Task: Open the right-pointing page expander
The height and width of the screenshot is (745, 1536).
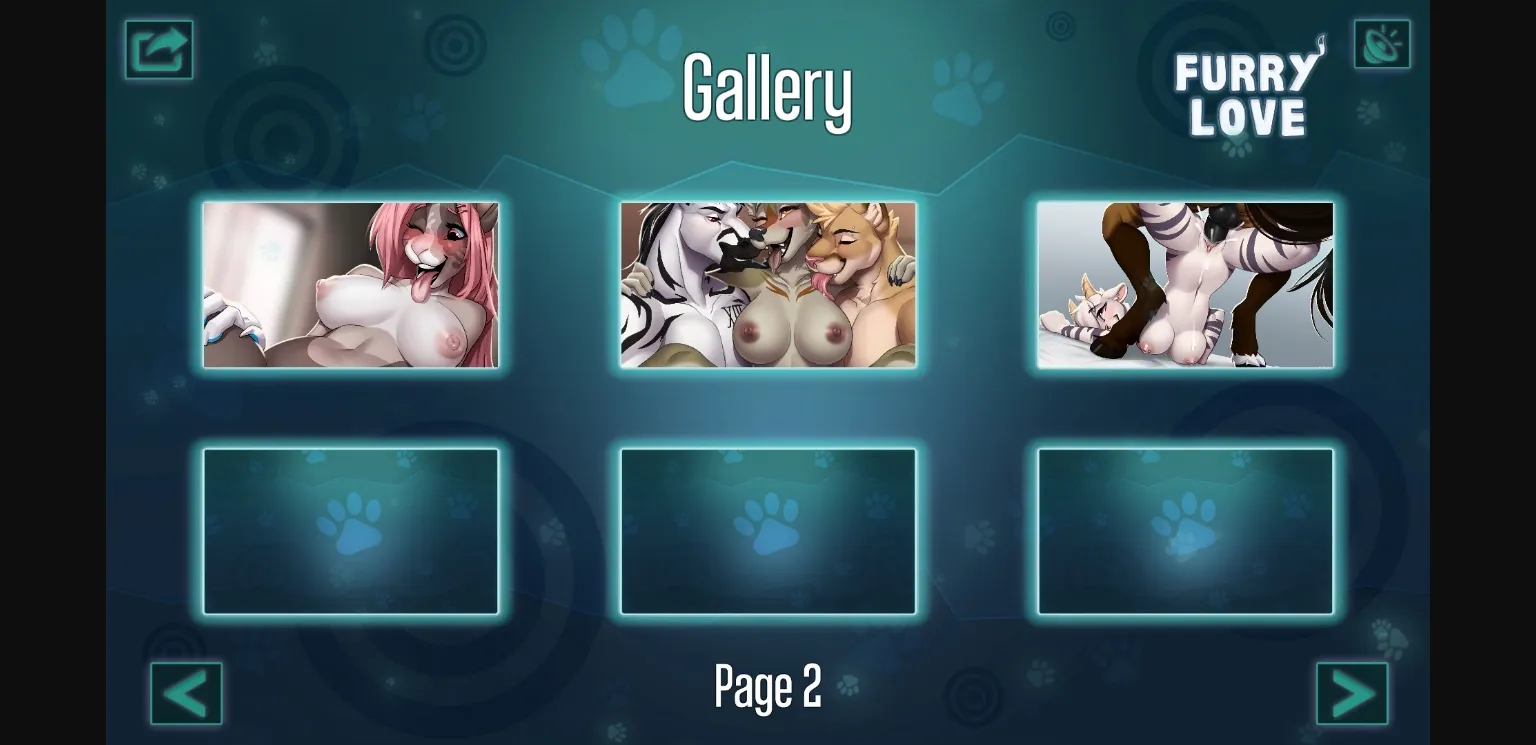Action: tap(1352, 692)
